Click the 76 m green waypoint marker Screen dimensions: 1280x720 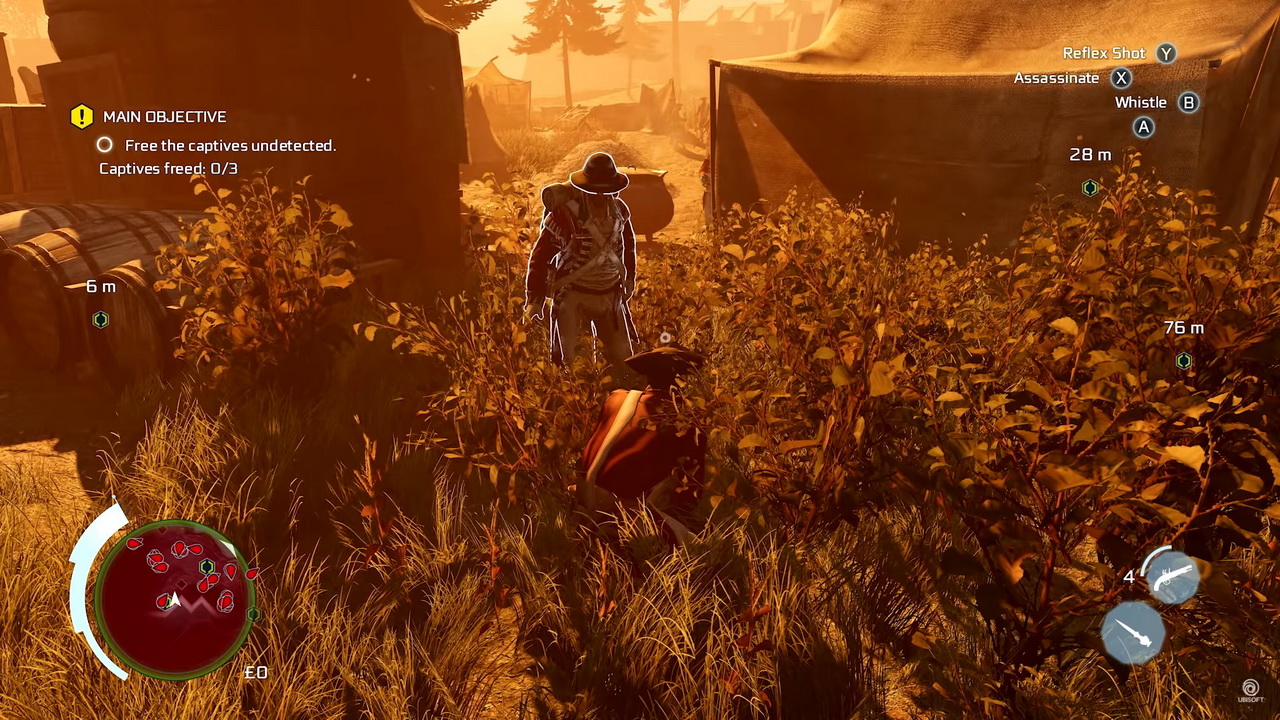(1184, 361)
